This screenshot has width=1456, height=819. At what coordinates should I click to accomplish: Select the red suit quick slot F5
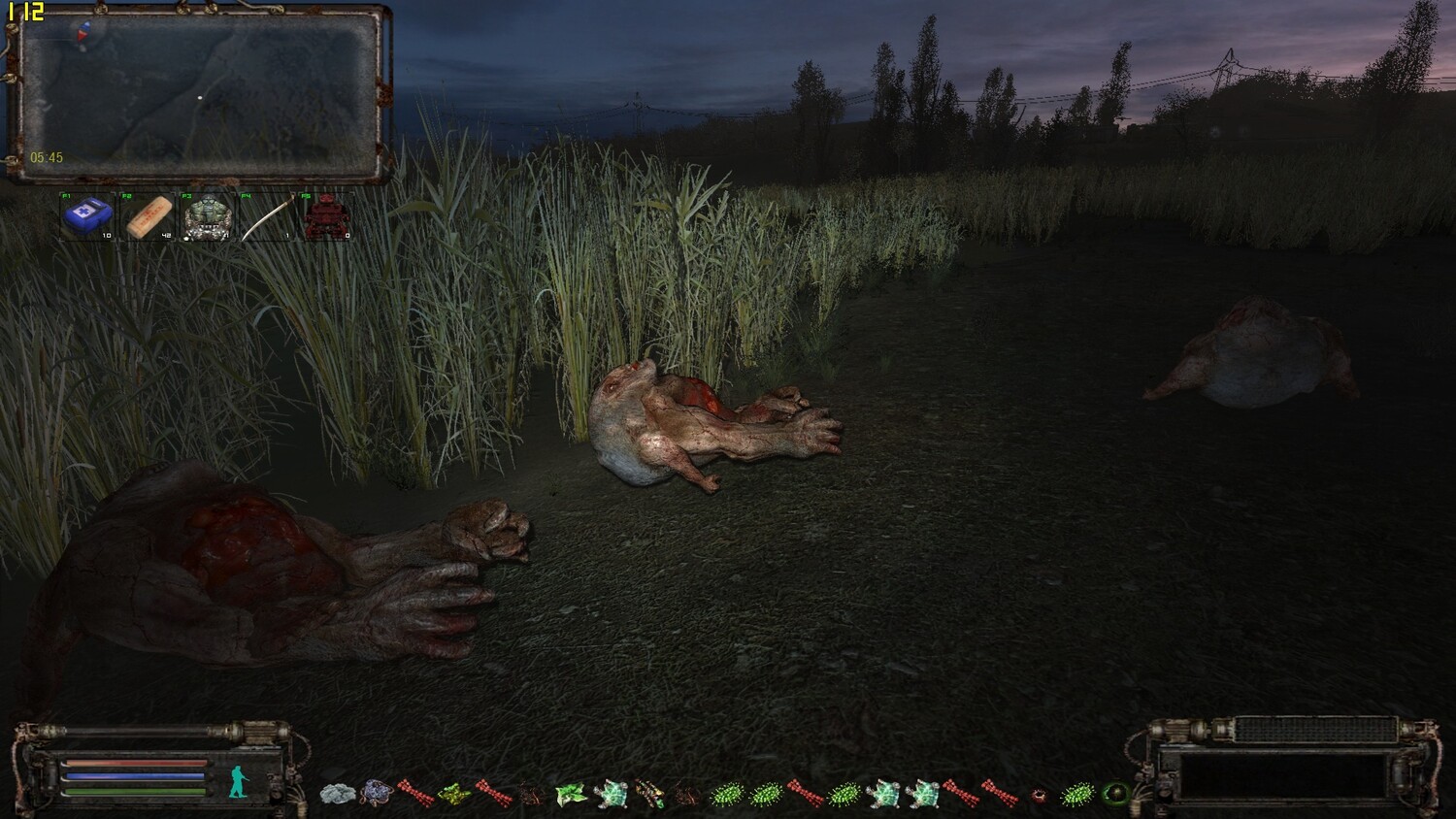[325, 216]
